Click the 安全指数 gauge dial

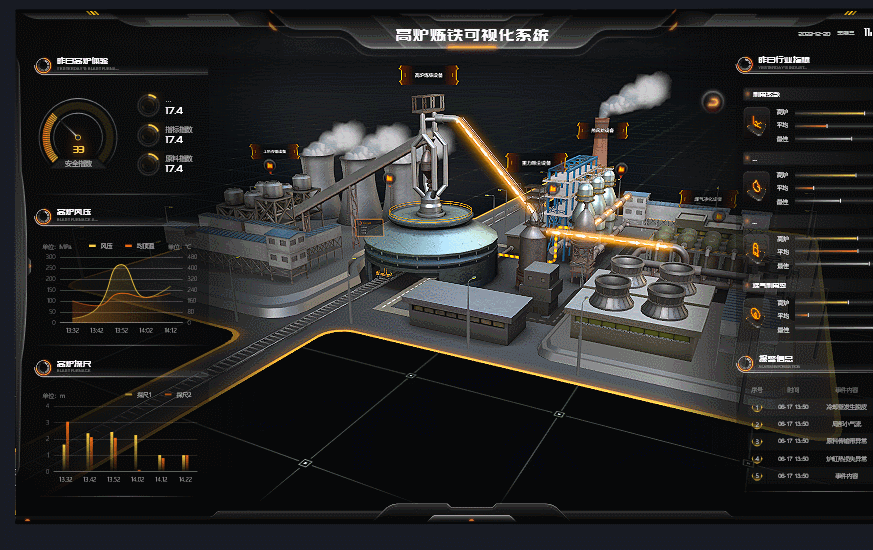tap(77, 135)
